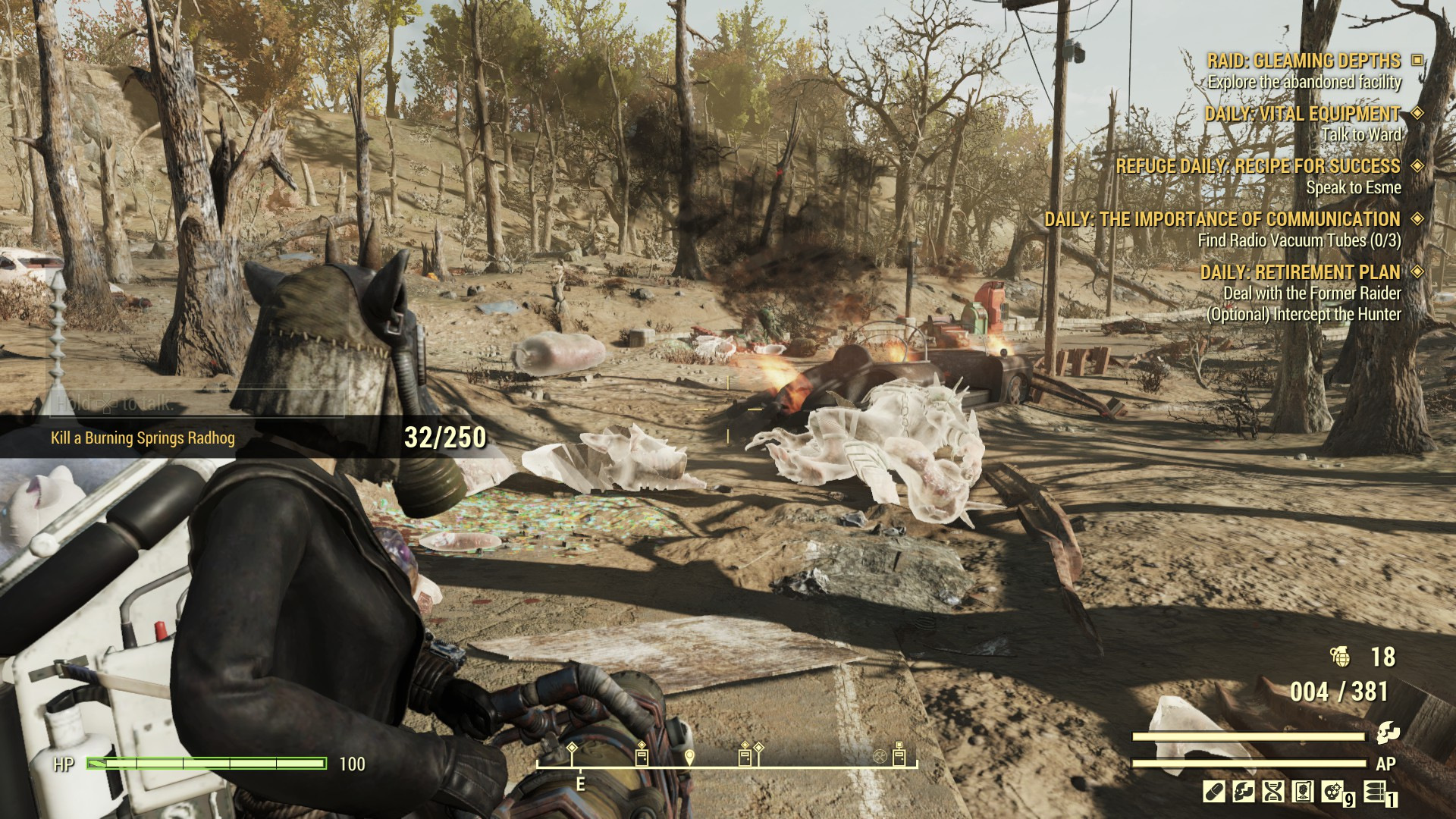Image resolution: width=1456 pixels, height=819 pixels.
Task: Select the DNA helix mutation icon
Action: (x=1272, y=792)
